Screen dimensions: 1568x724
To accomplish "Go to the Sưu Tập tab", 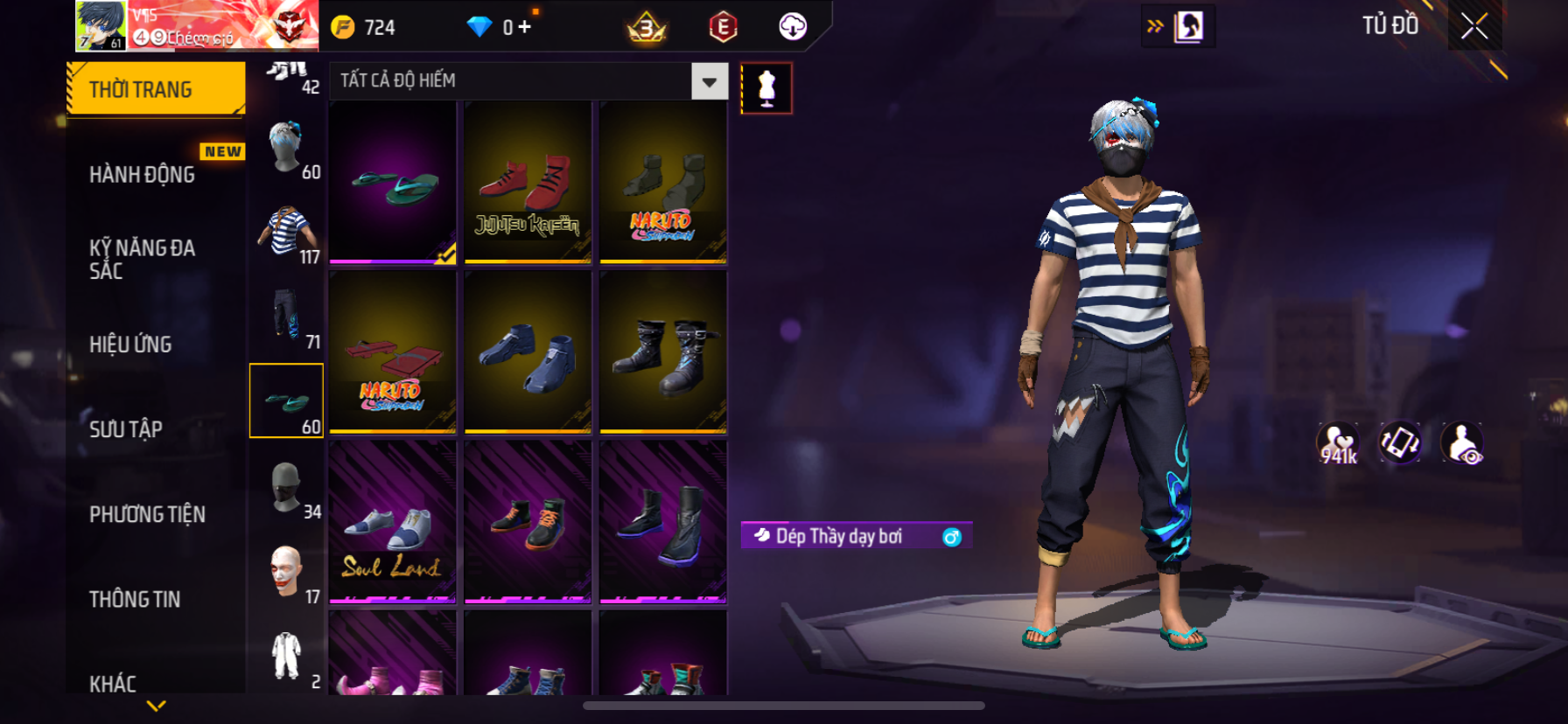I will coord(126,428).
